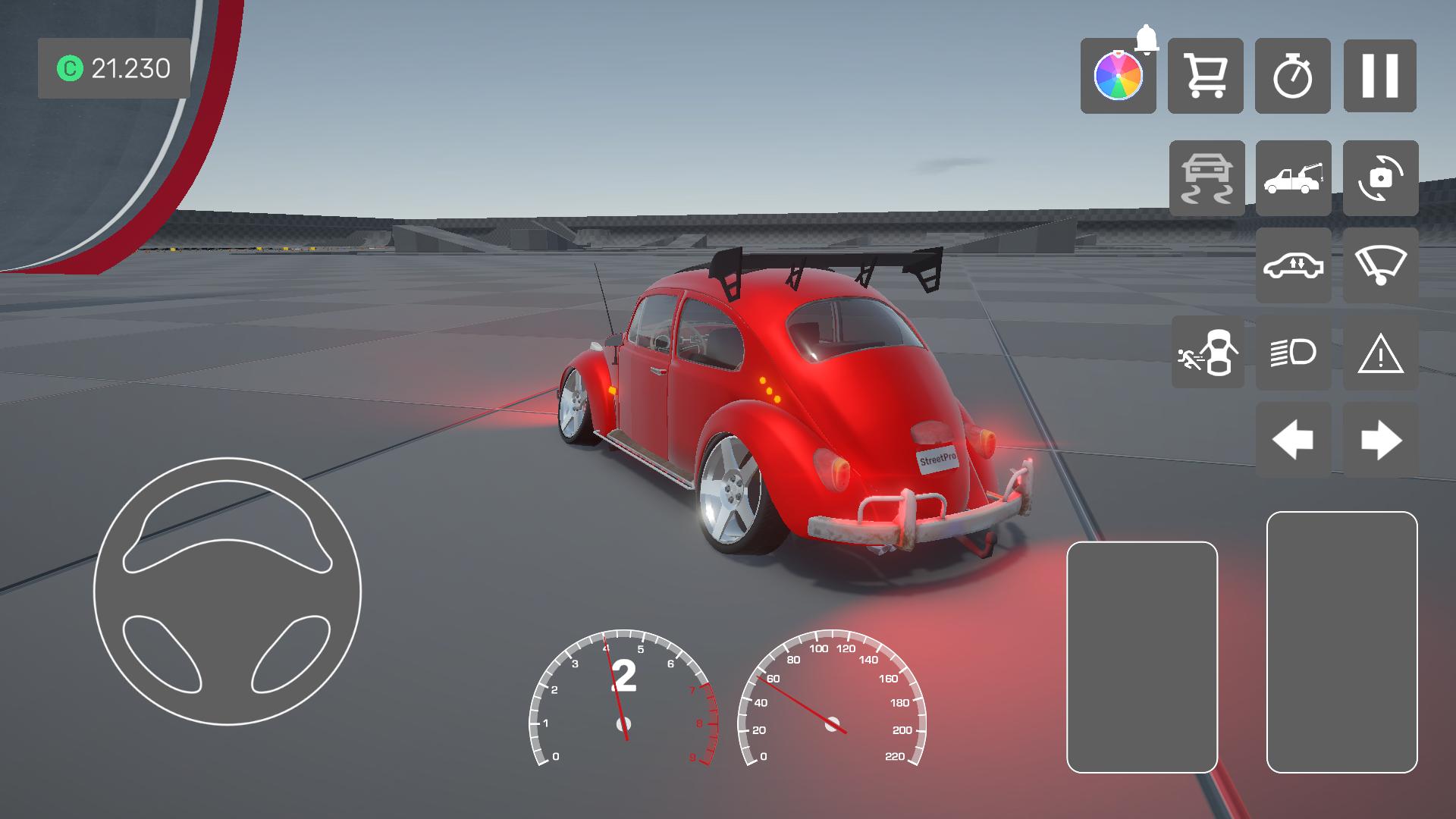Switch the camera view
Image resolution: width=1456 pixels, height=819 pixels.
click(1380, 178)
